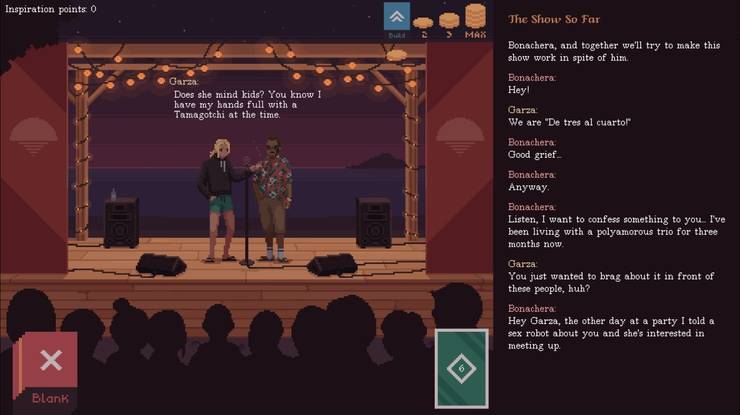Choose the single coin bet labeled 2
This screenshot has height=415, width=740.
[x=423, y=24]
